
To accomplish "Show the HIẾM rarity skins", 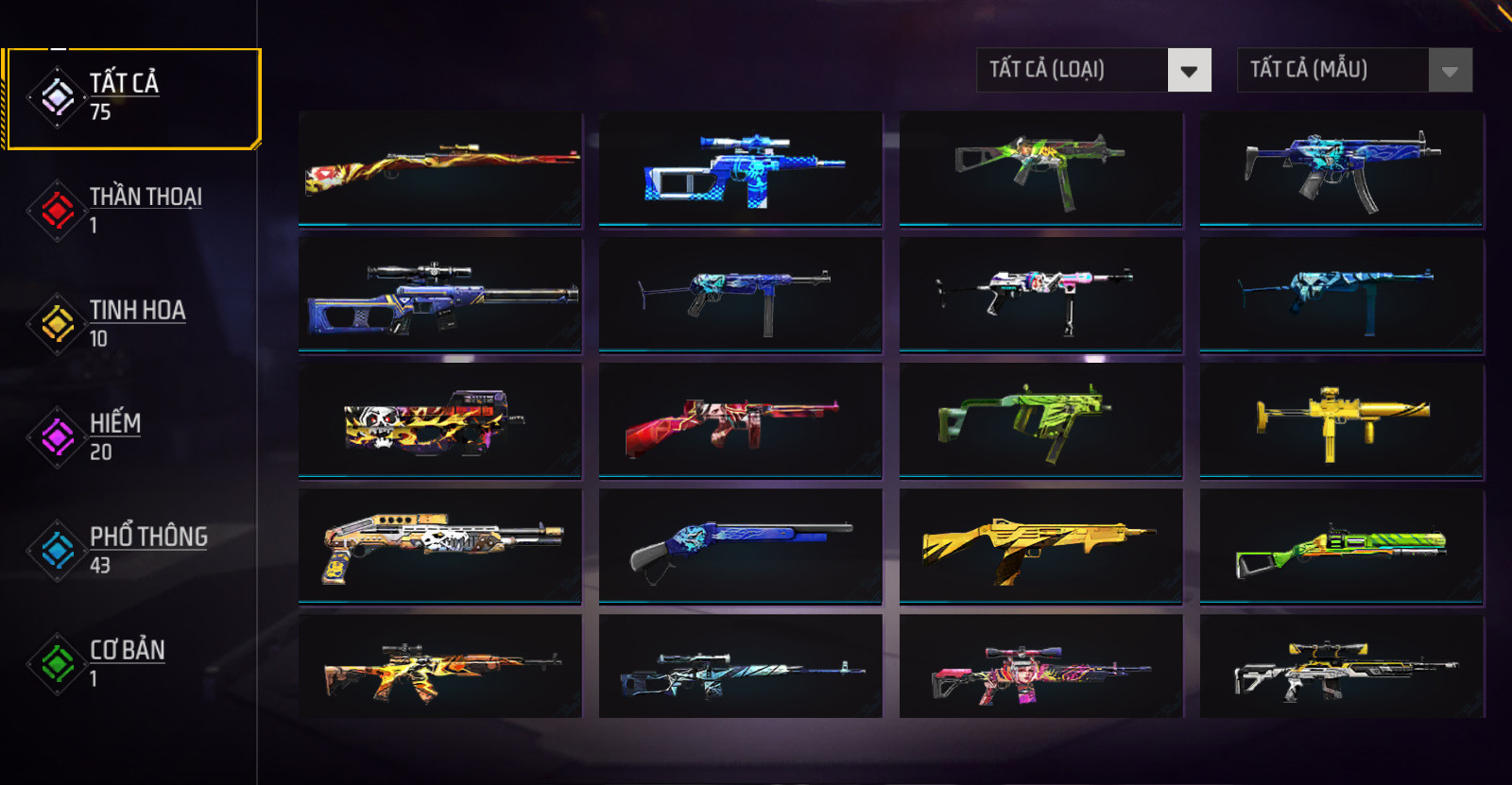I will click(132, 436).
